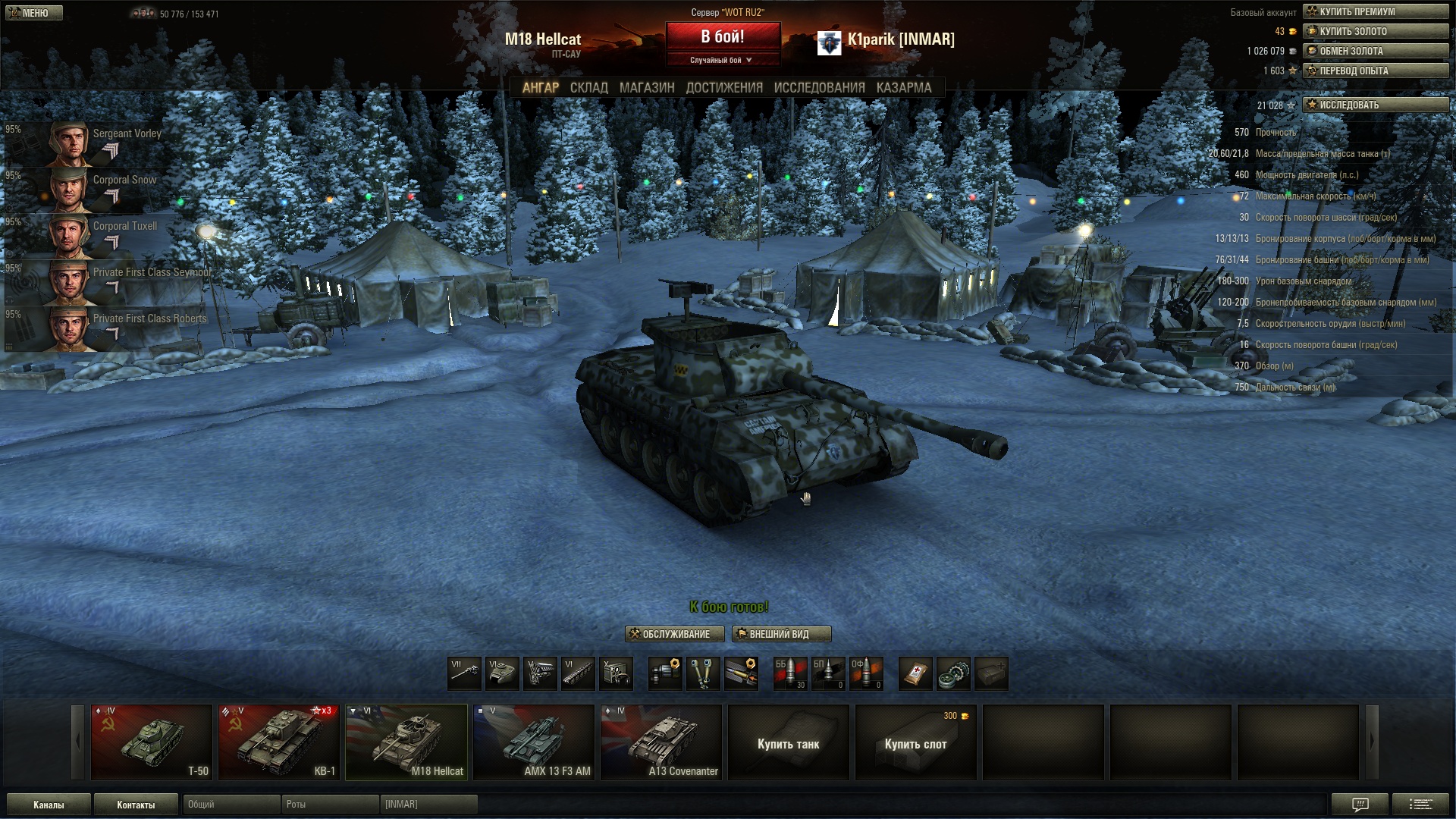Screen dimensions: 1456x819
Task: Buy a new slot with 'Купить слот'
Action: 915,743
